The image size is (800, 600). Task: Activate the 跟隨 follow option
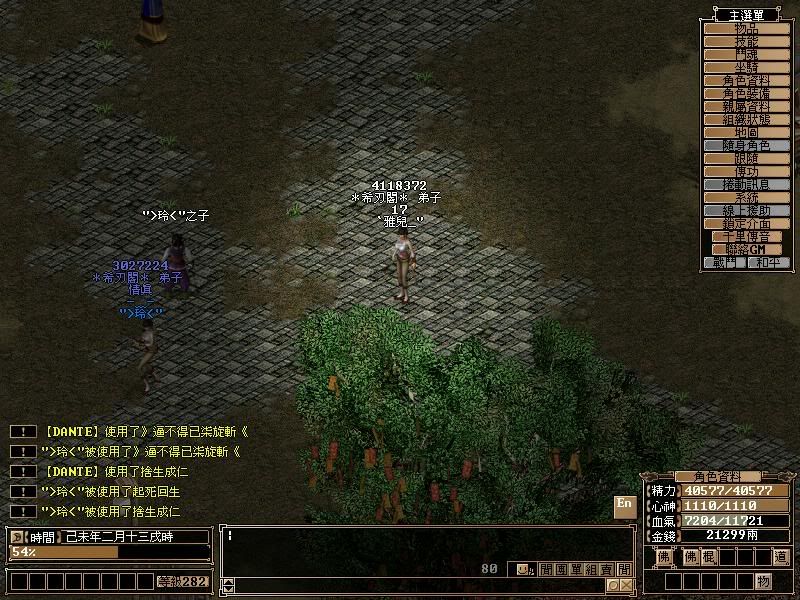(x=746, y=158)
